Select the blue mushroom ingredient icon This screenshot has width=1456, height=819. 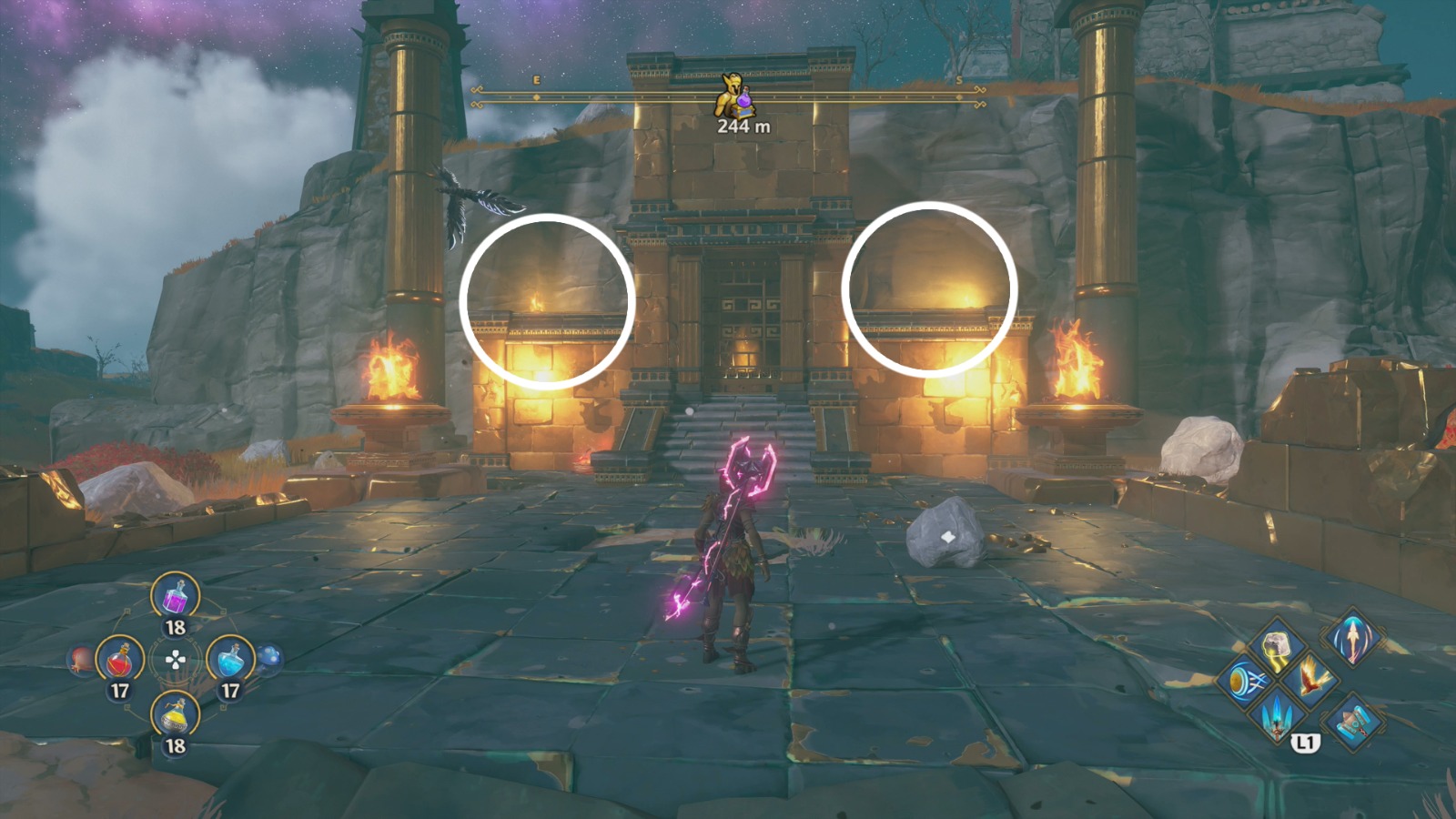point(269,659)
